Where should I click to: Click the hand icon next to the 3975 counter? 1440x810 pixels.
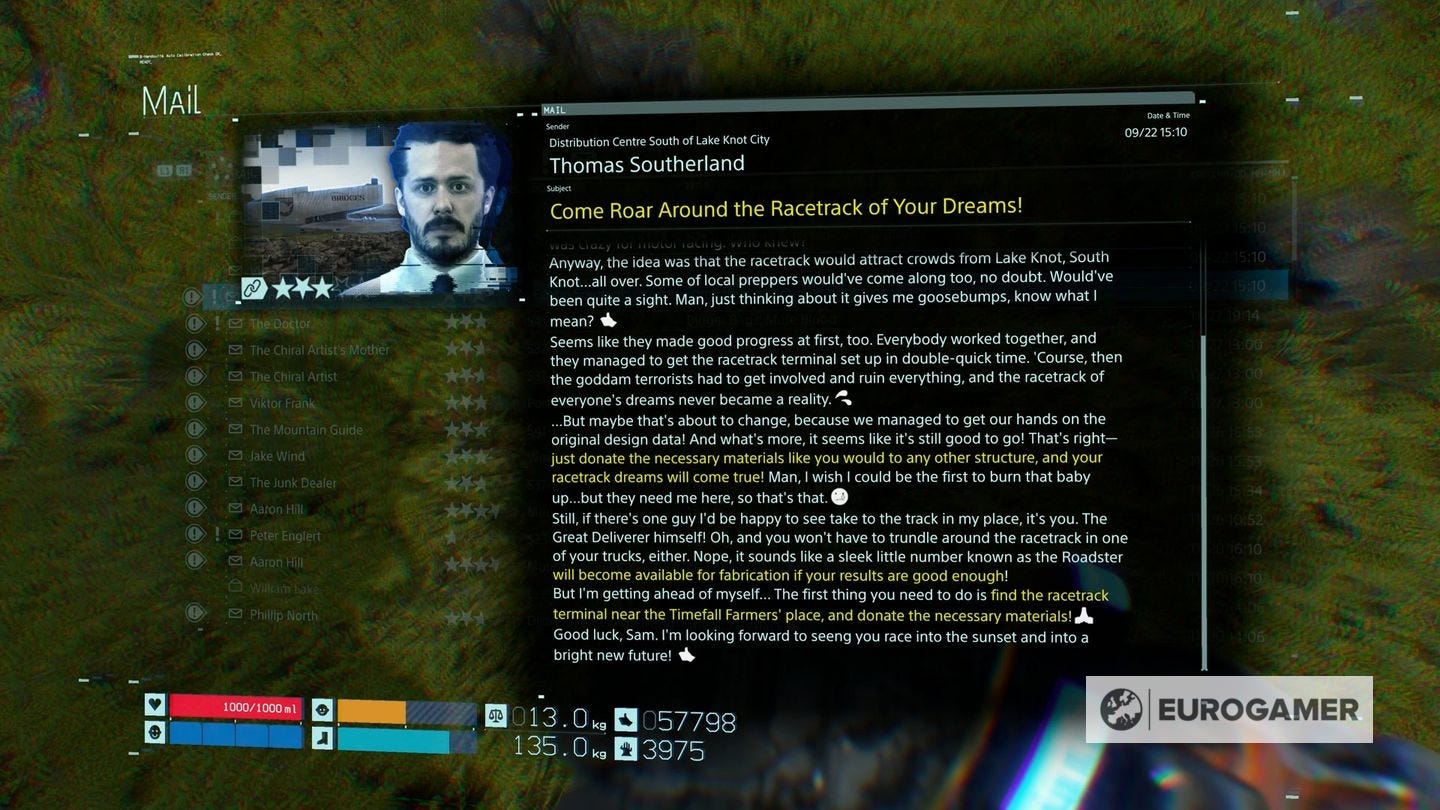(627, 749)
